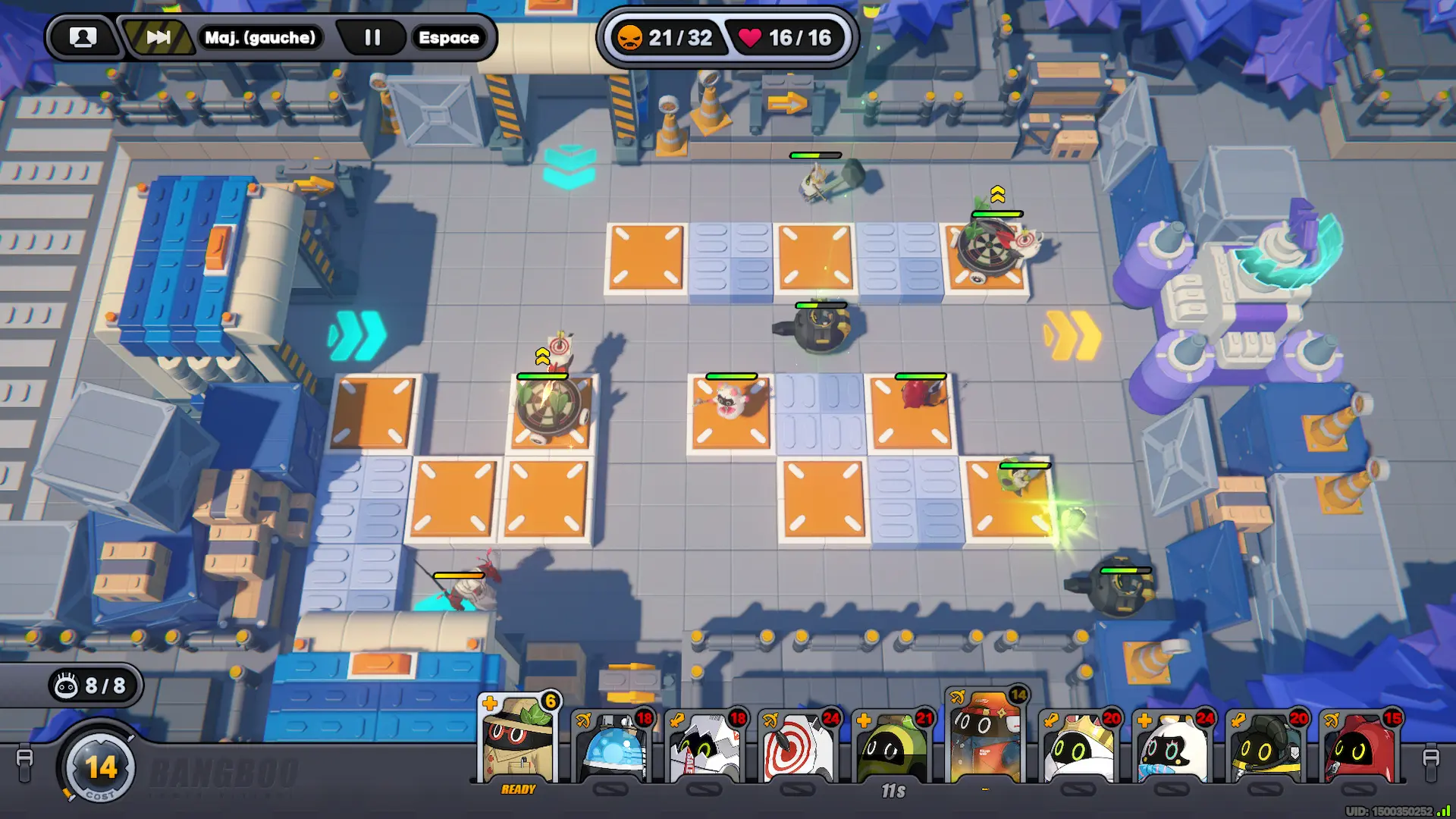Image resolution: width=1456 pixels, height=819 pixels.
Task: Select the detective hat Bangboo card marked READY
Action: (x=519, y=741)
